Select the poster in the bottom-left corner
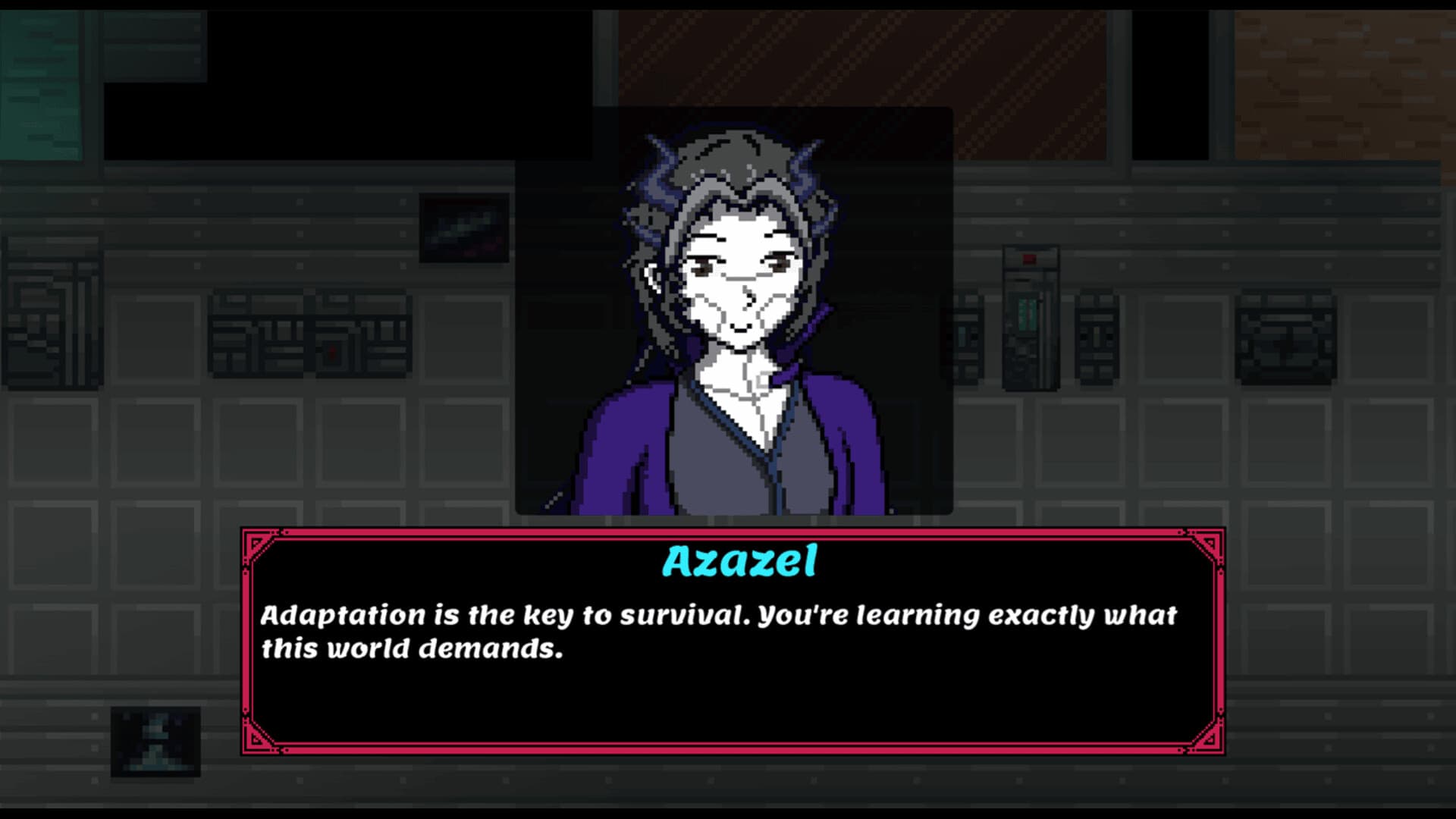 tap(155, 743)
